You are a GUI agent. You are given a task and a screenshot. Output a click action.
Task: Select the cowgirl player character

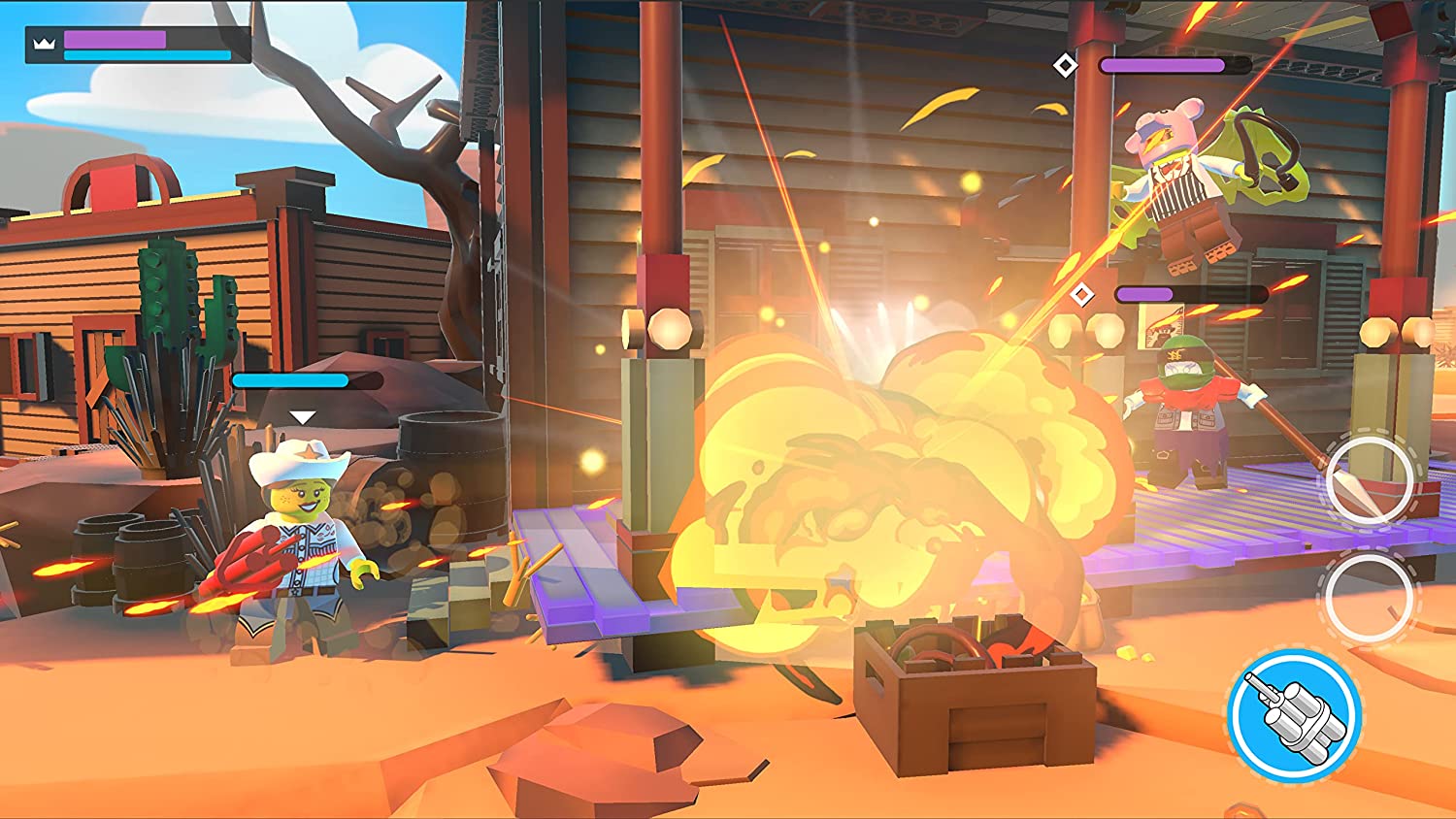[x=301, y=539]
